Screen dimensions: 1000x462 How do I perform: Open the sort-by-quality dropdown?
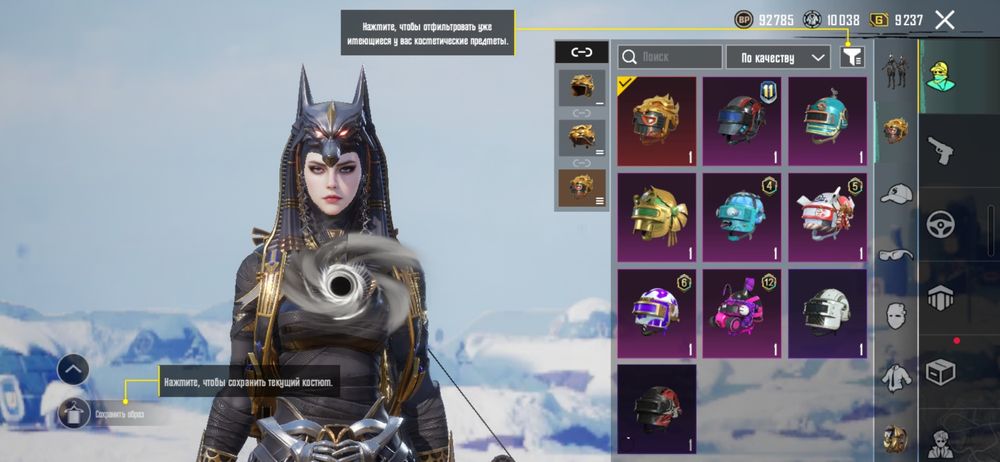click(x=778, y=57)
